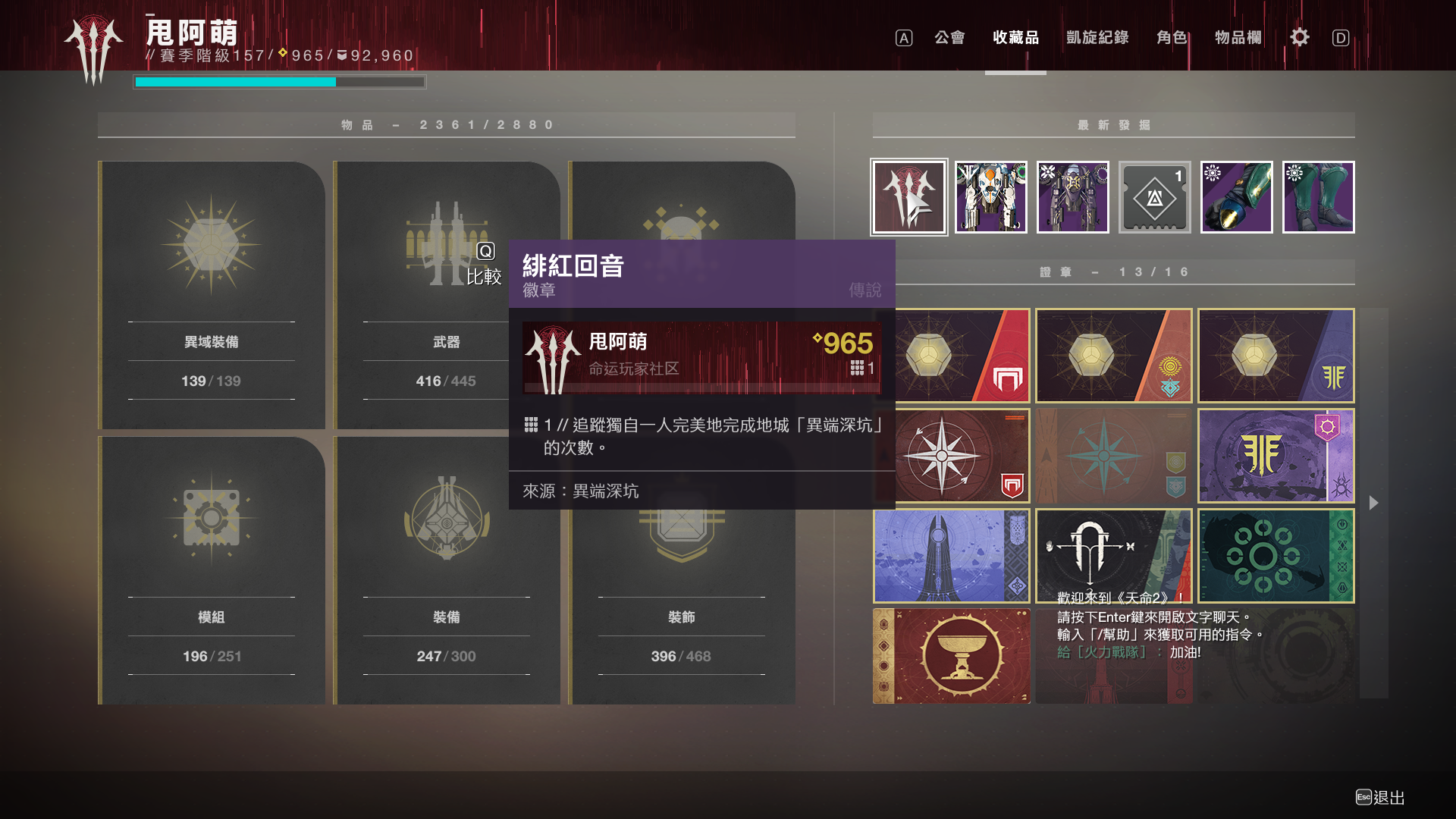Click the D Director icon top right
The image size is (1456, 819).
(1341, 37)
